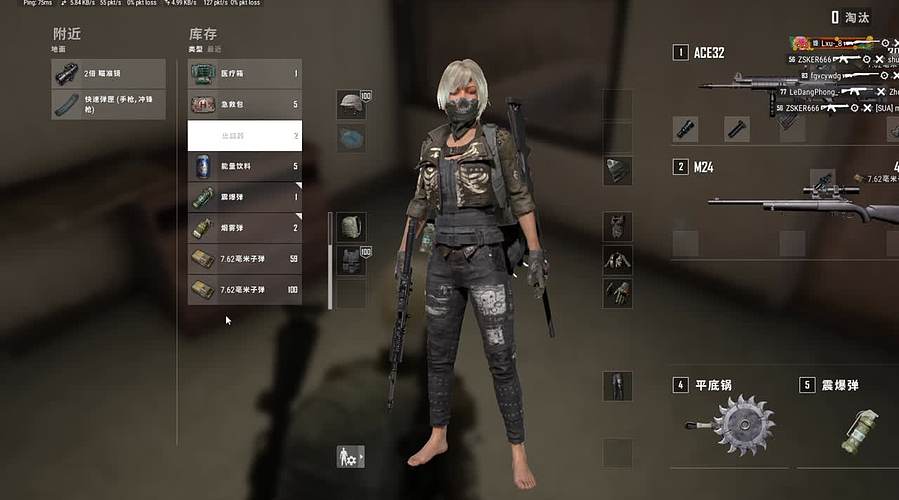
Task: Select the quickdraw magazine on the ground
Action: point(108,105)
